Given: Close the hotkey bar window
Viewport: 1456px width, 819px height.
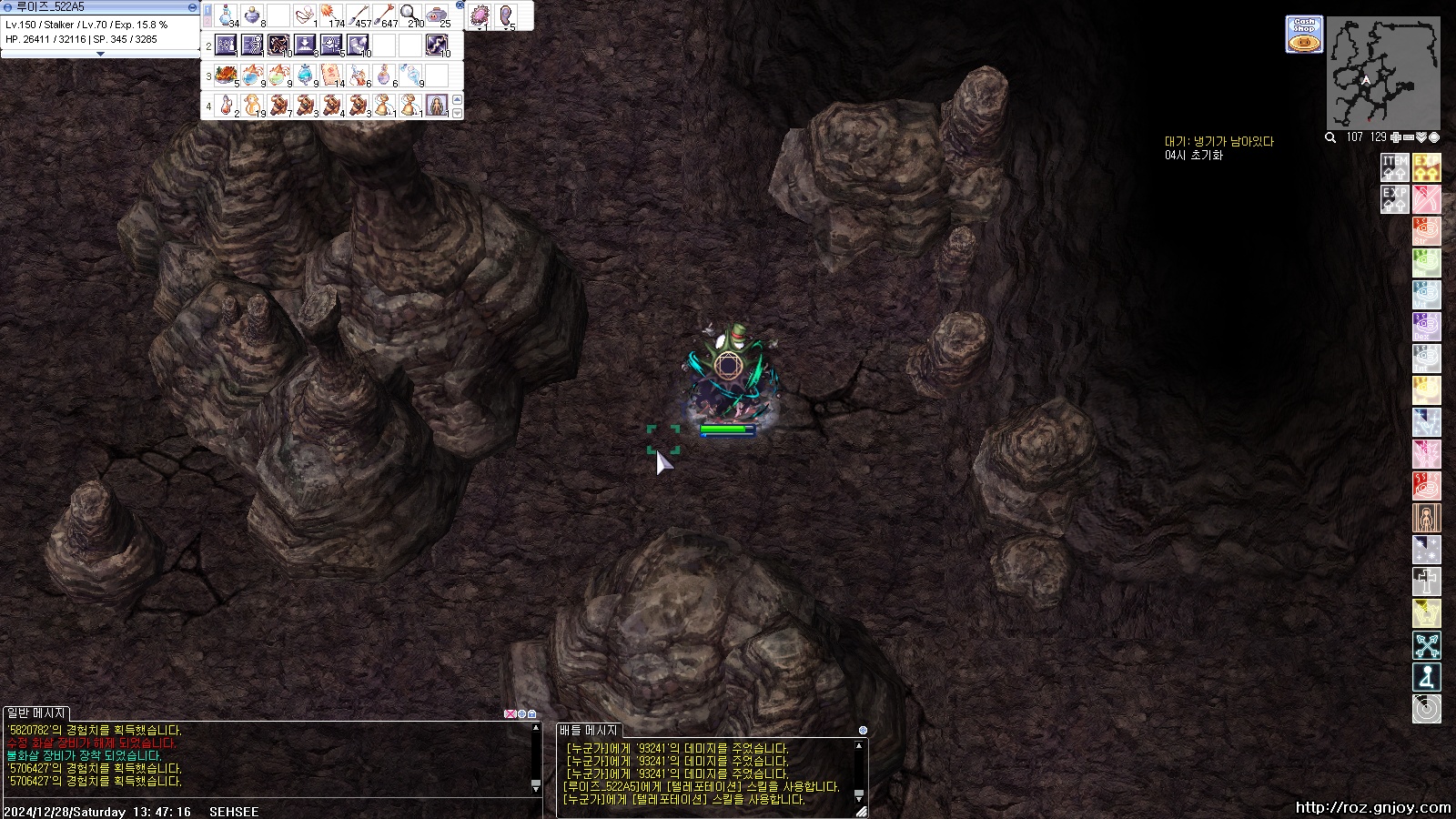Looking at the screenshot, I should tap(460, 5).
